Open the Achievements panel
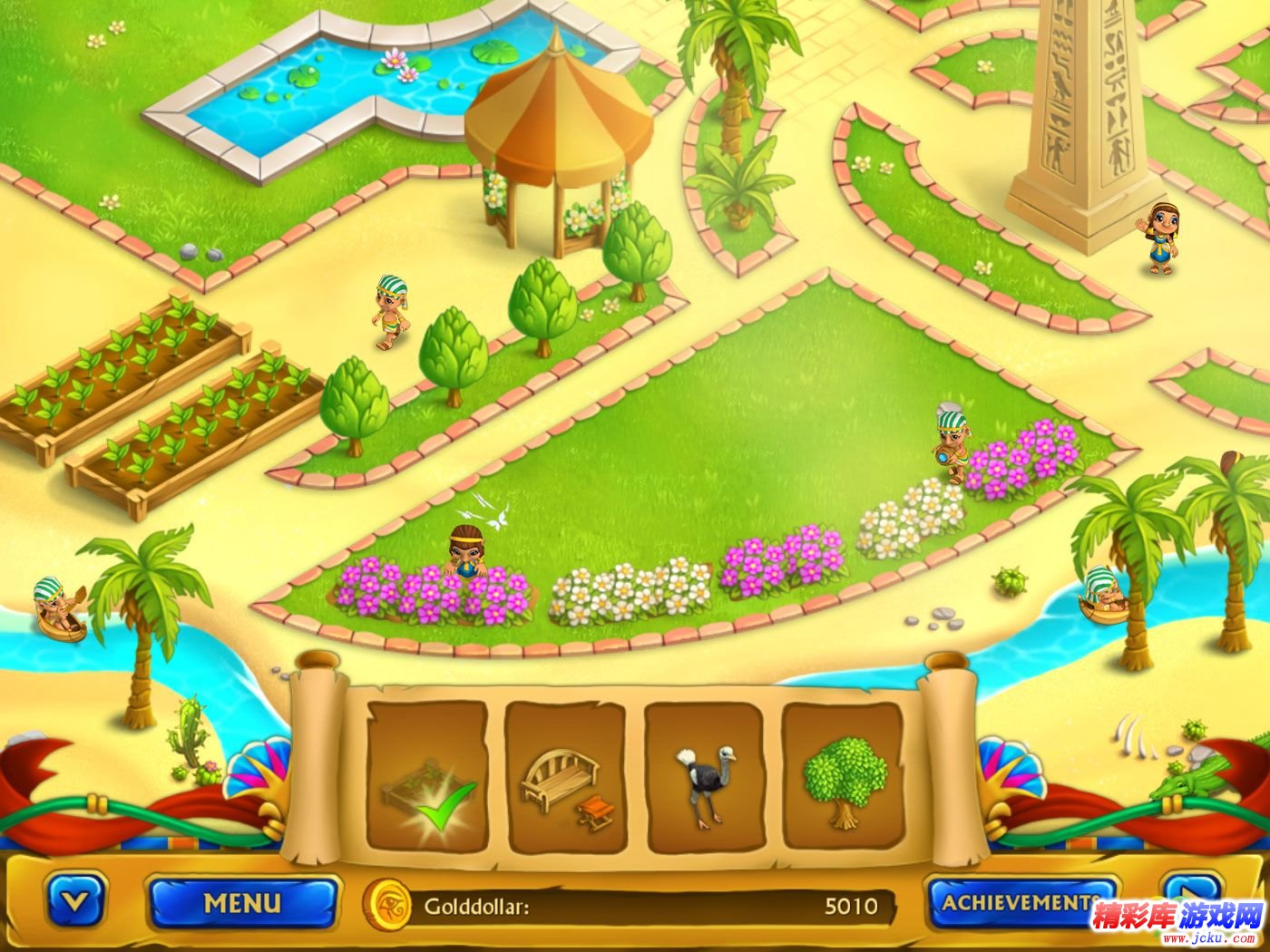Image resolution: width=1270 pixels, height=952 pixels. tap(1019, 903)
